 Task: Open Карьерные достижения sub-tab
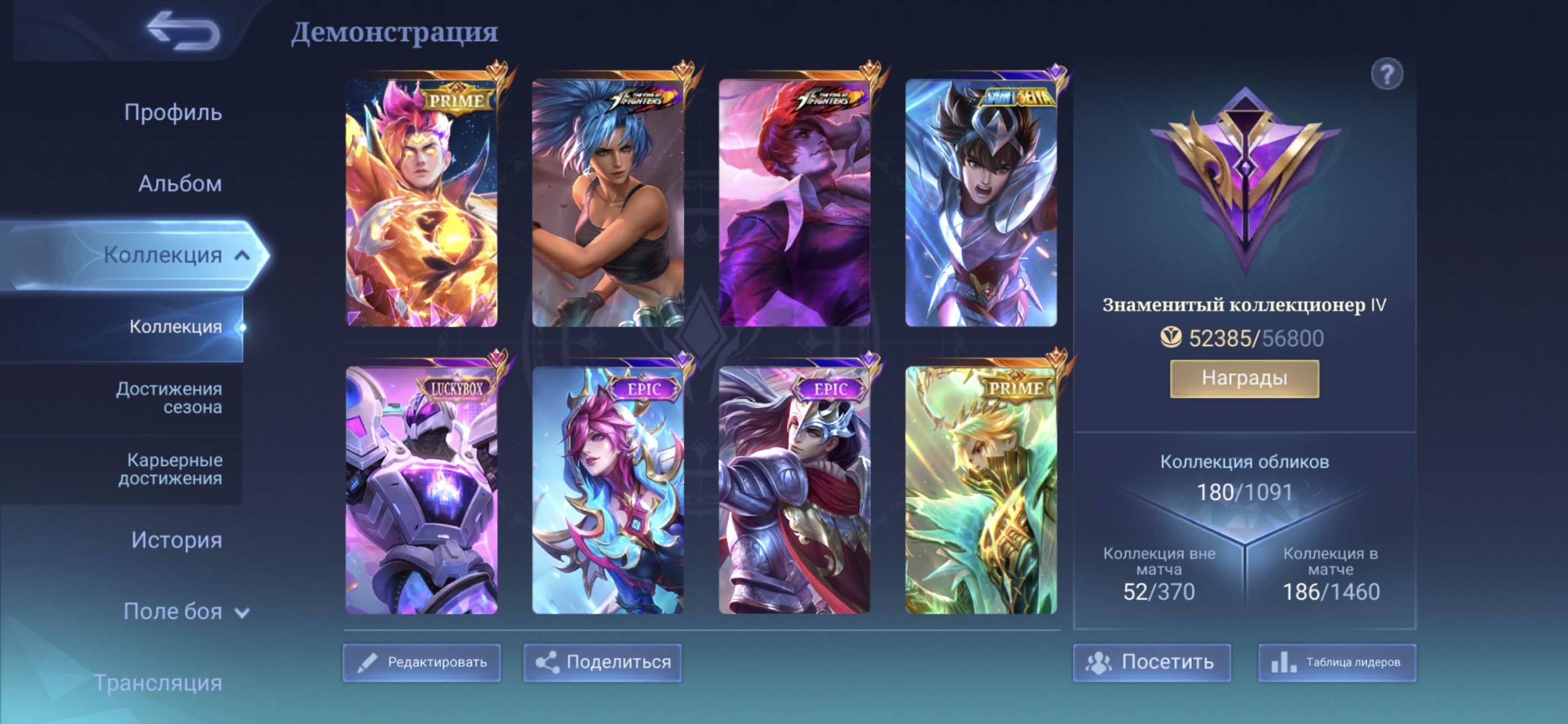(170, 469)
